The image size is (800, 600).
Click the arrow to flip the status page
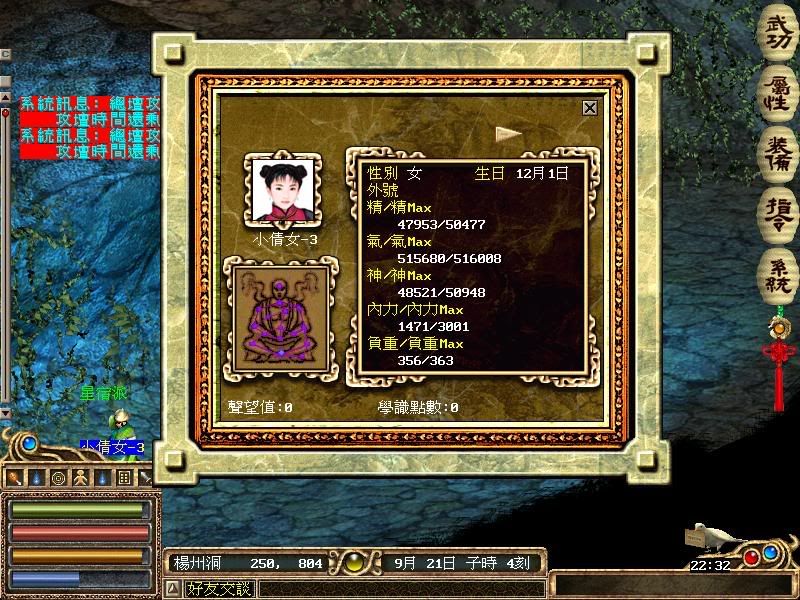click(508, 132)
